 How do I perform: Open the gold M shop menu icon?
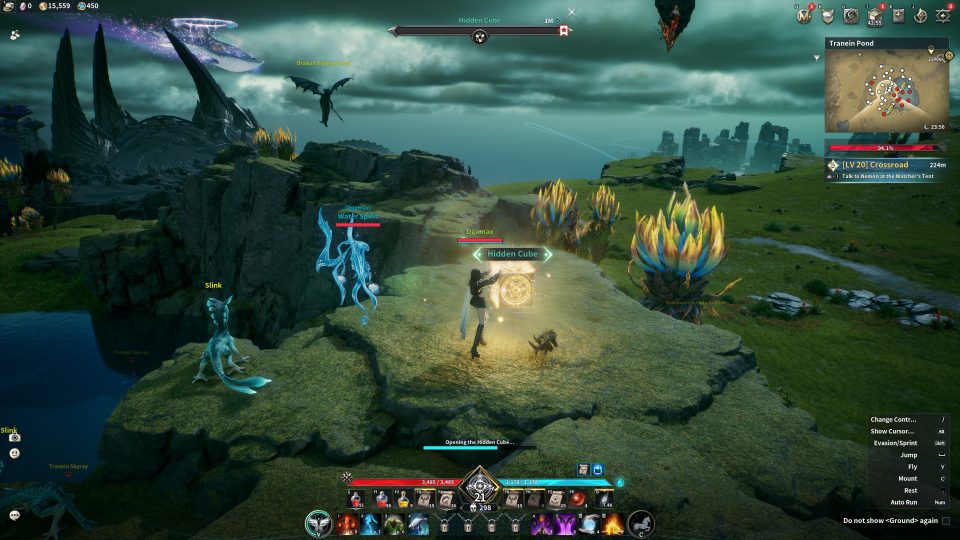pos(805,15)
